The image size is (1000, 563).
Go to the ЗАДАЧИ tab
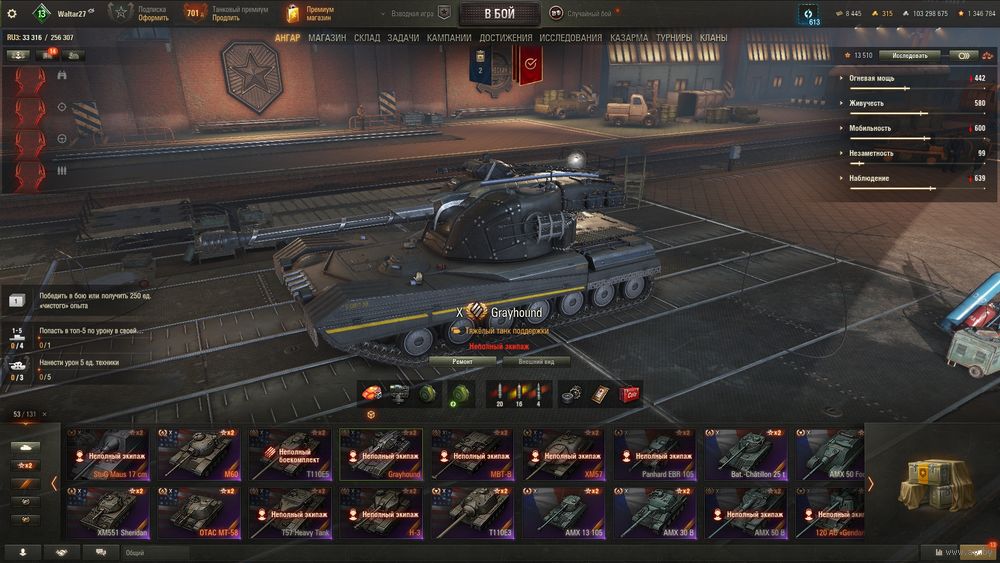pyautogui.click(x=403, y=38)
